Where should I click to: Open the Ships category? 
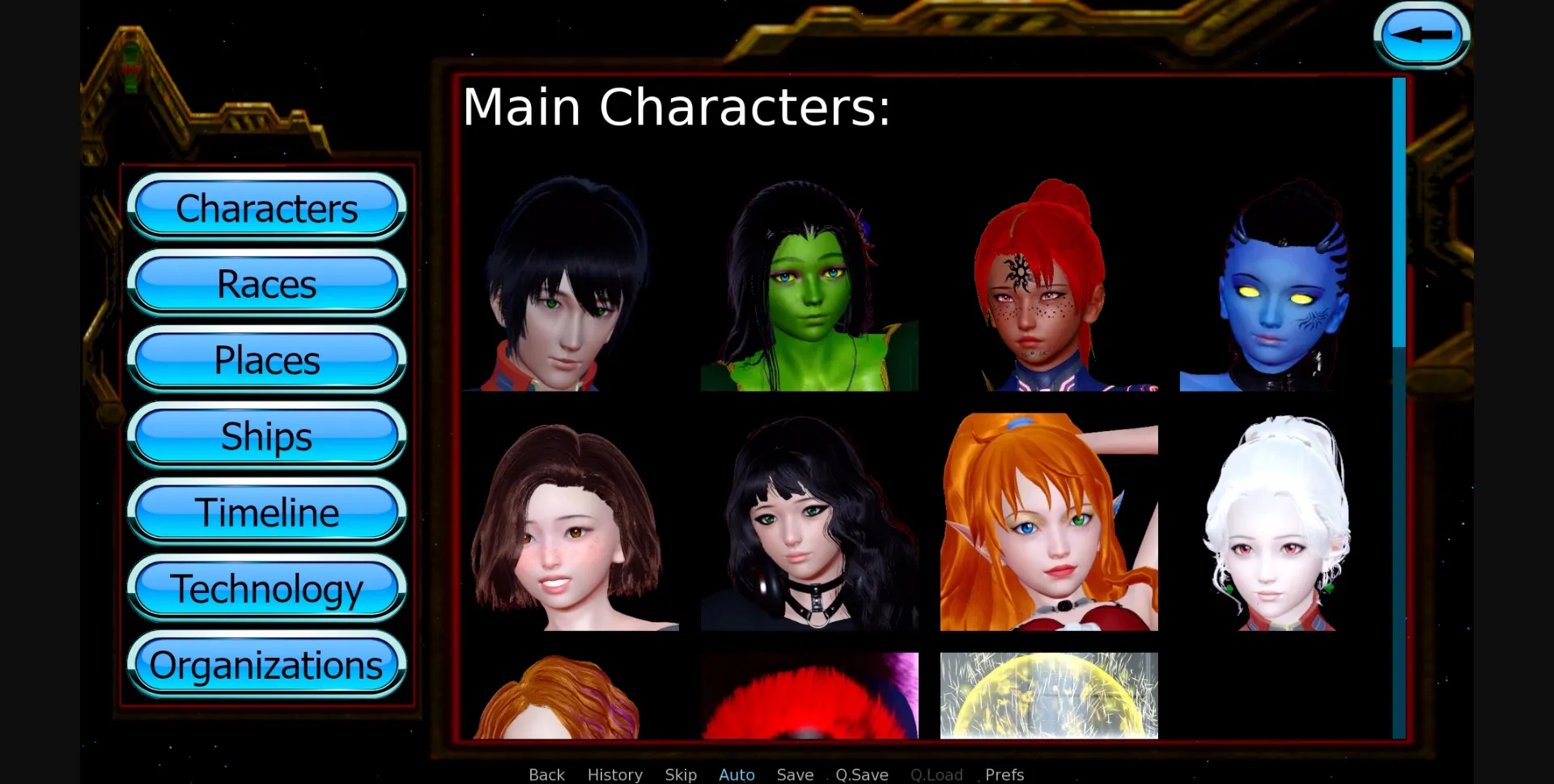tap(266, 436)
